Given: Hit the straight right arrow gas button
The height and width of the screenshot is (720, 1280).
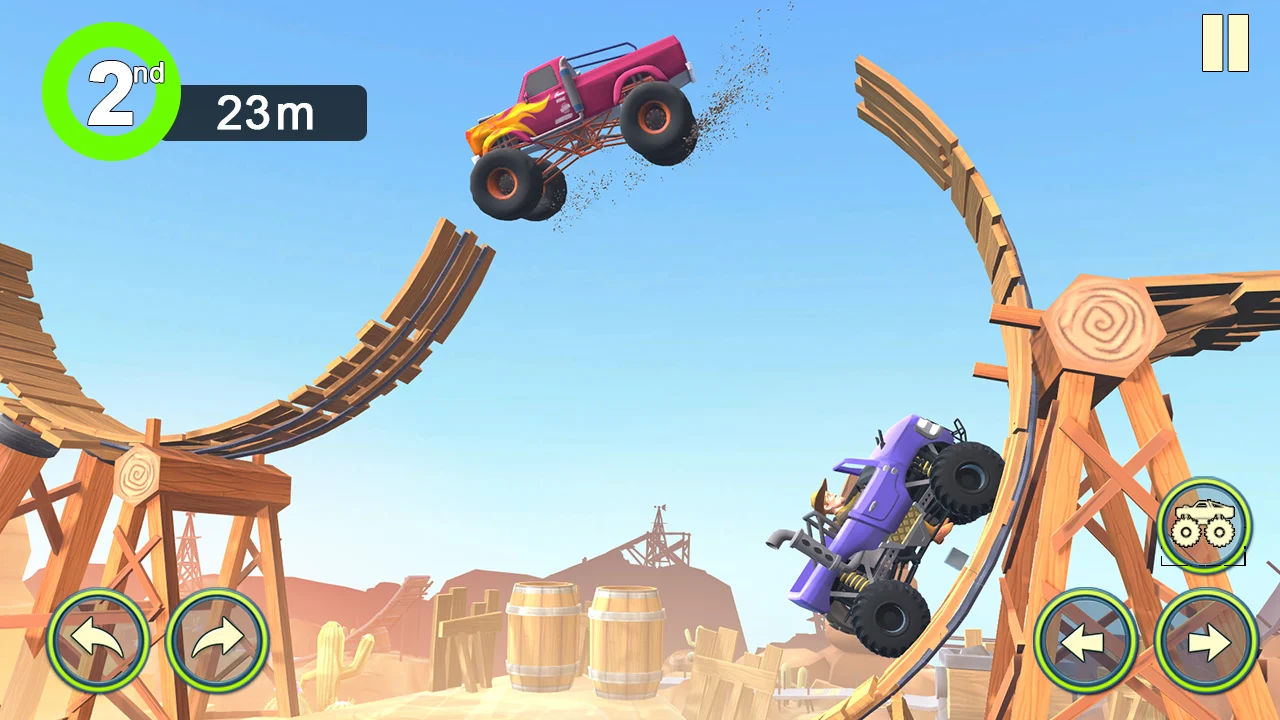Looking at the screenshot, I should (1206, 640).
